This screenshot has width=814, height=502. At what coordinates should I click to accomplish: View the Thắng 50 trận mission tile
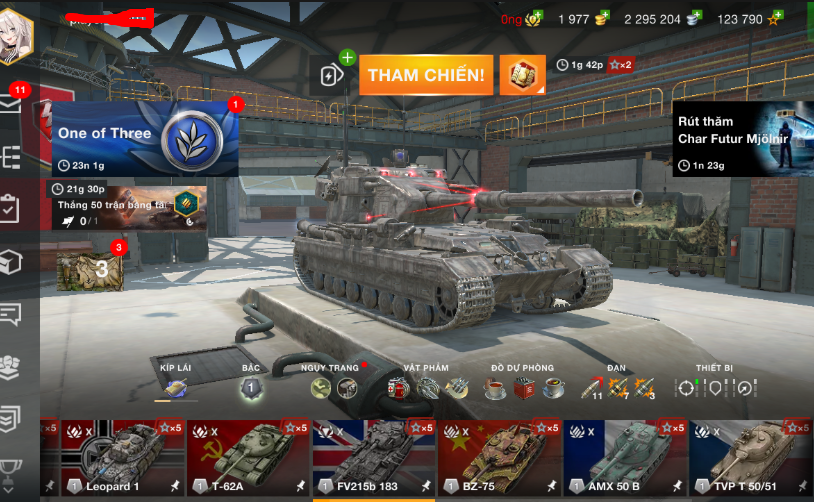coord(124,207)
